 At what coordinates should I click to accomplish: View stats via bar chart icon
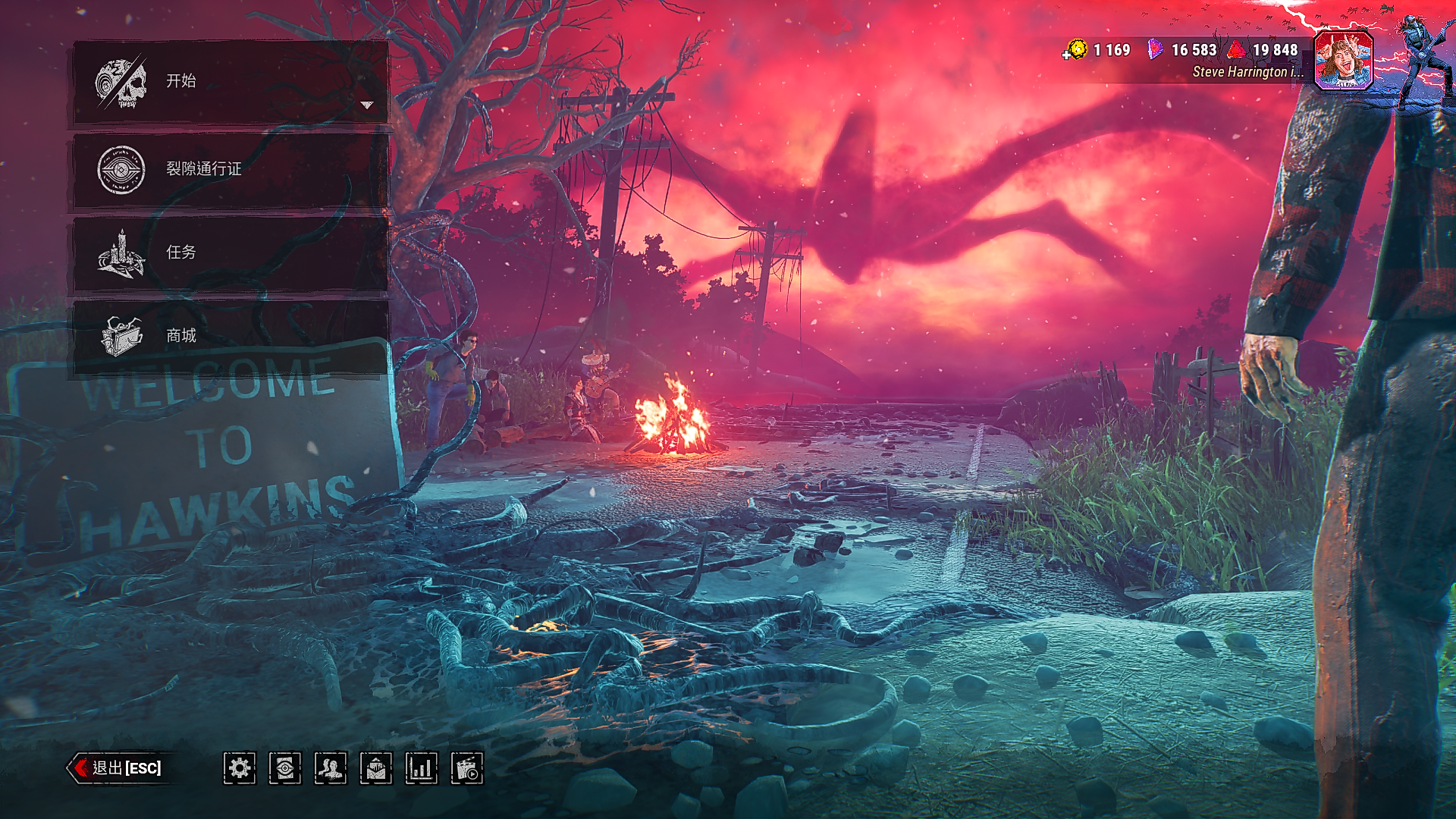[x=422, y=768]
